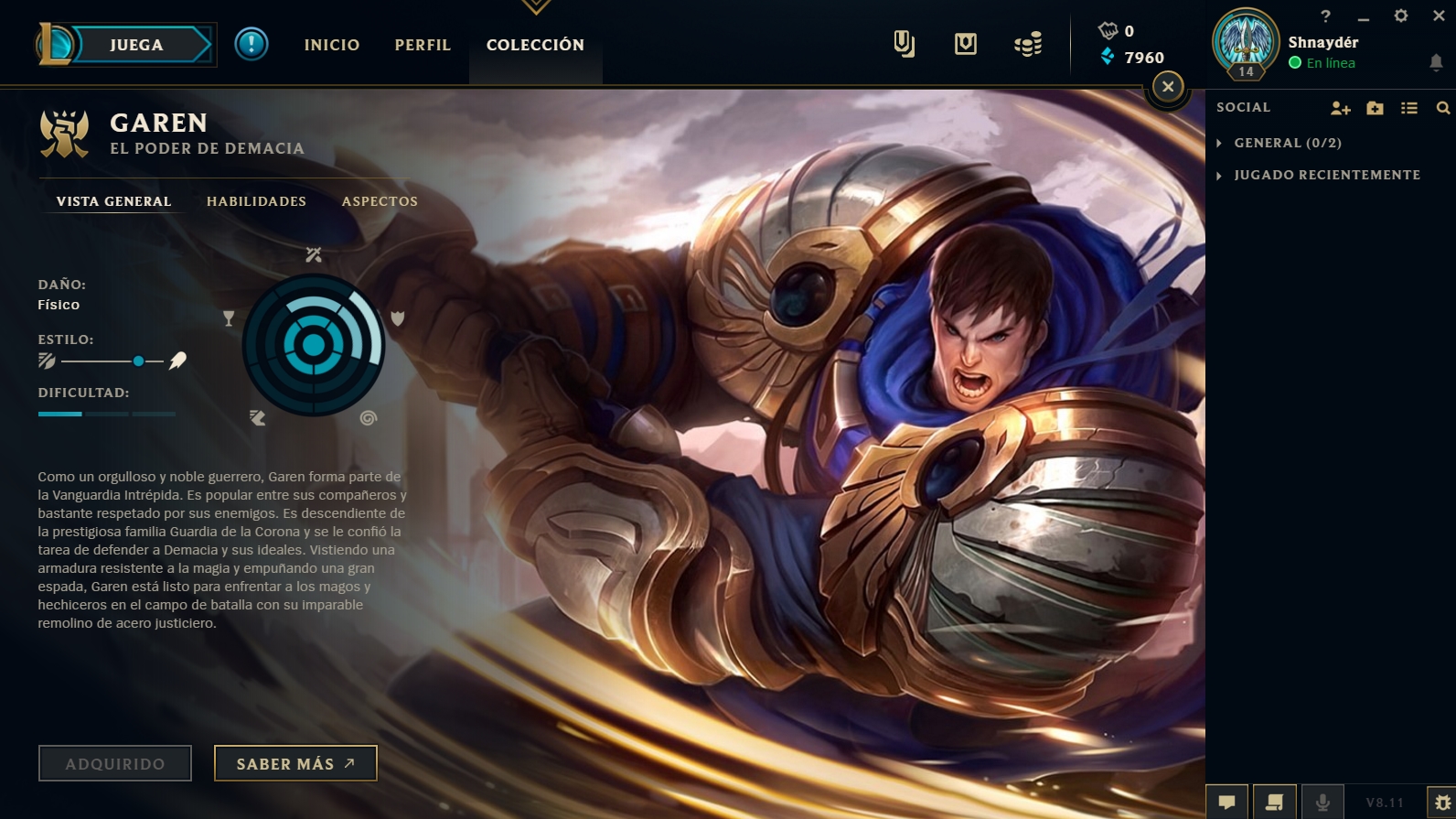The height and width of the screenshot is (819, 1456).
Task: Open the chat bubble panel
Action: 1226,803
